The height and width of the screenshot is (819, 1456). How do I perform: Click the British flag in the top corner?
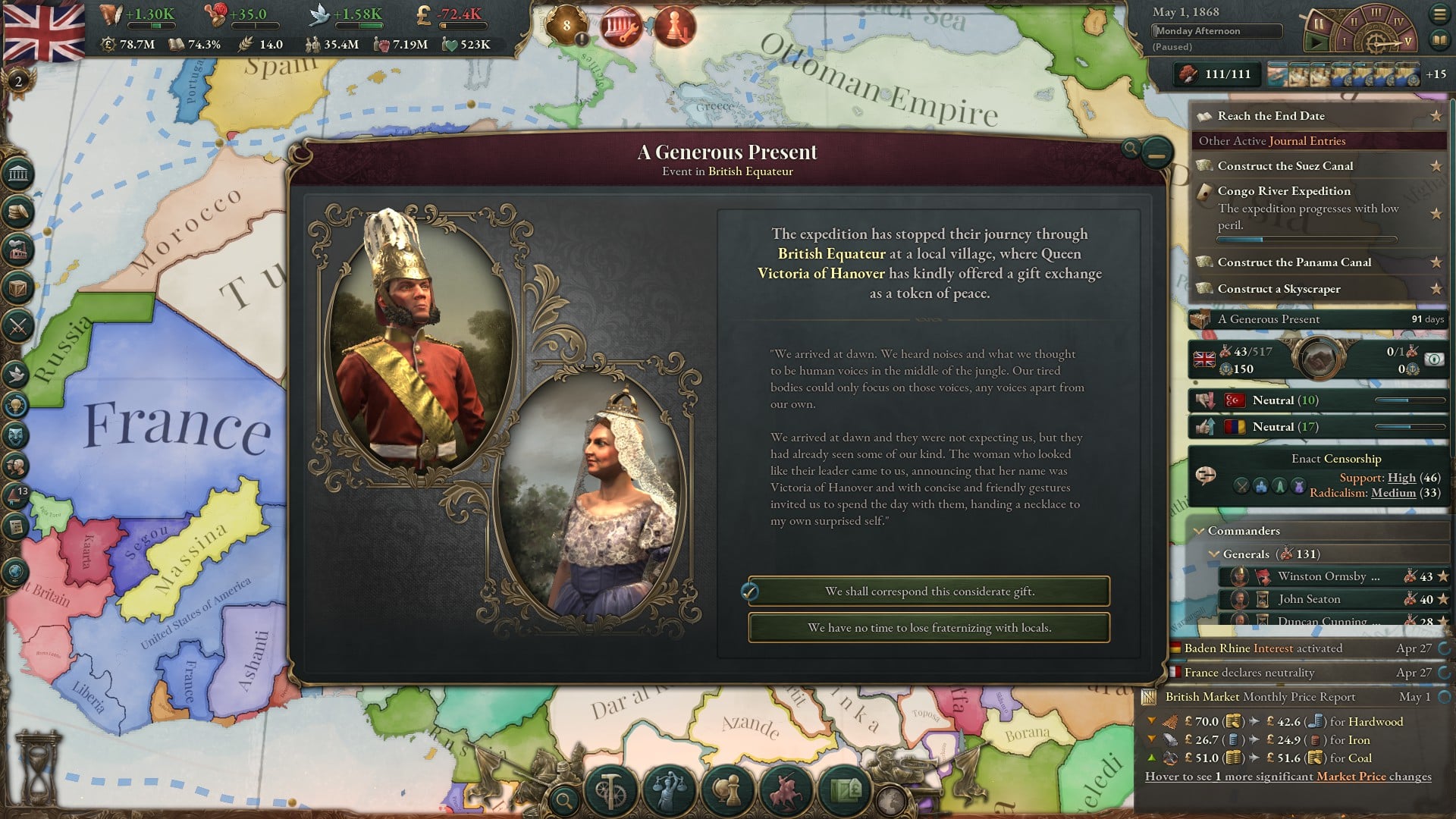point(44,32)
